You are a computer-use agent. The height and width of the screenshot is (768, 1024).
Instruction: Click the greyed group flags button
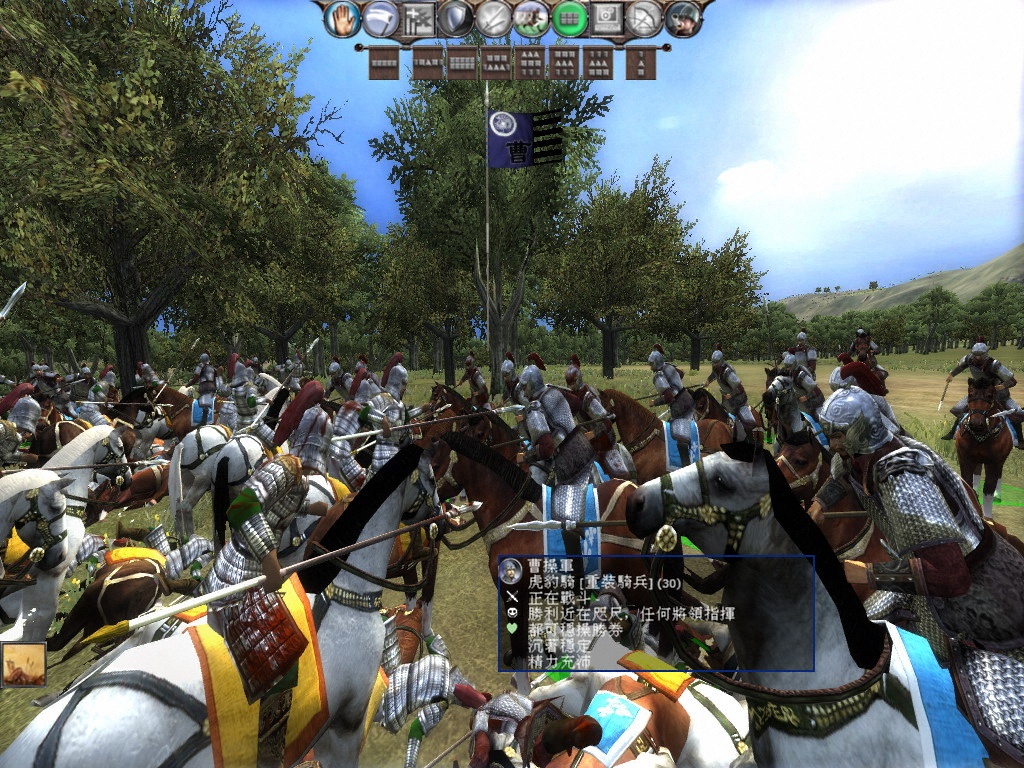pyautogui.click(x=418, y=19)
